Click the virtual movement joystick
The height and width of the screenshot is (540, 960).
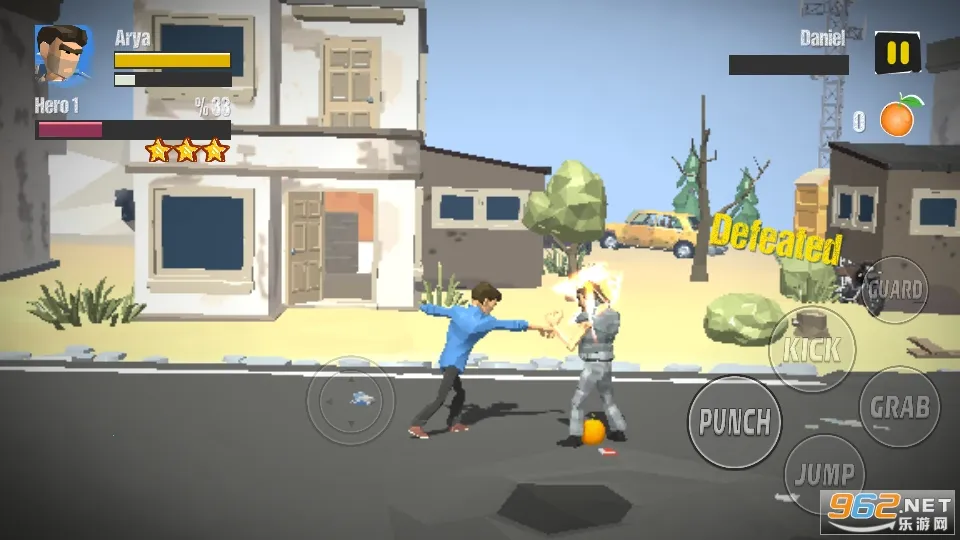[x=350, y=401]
